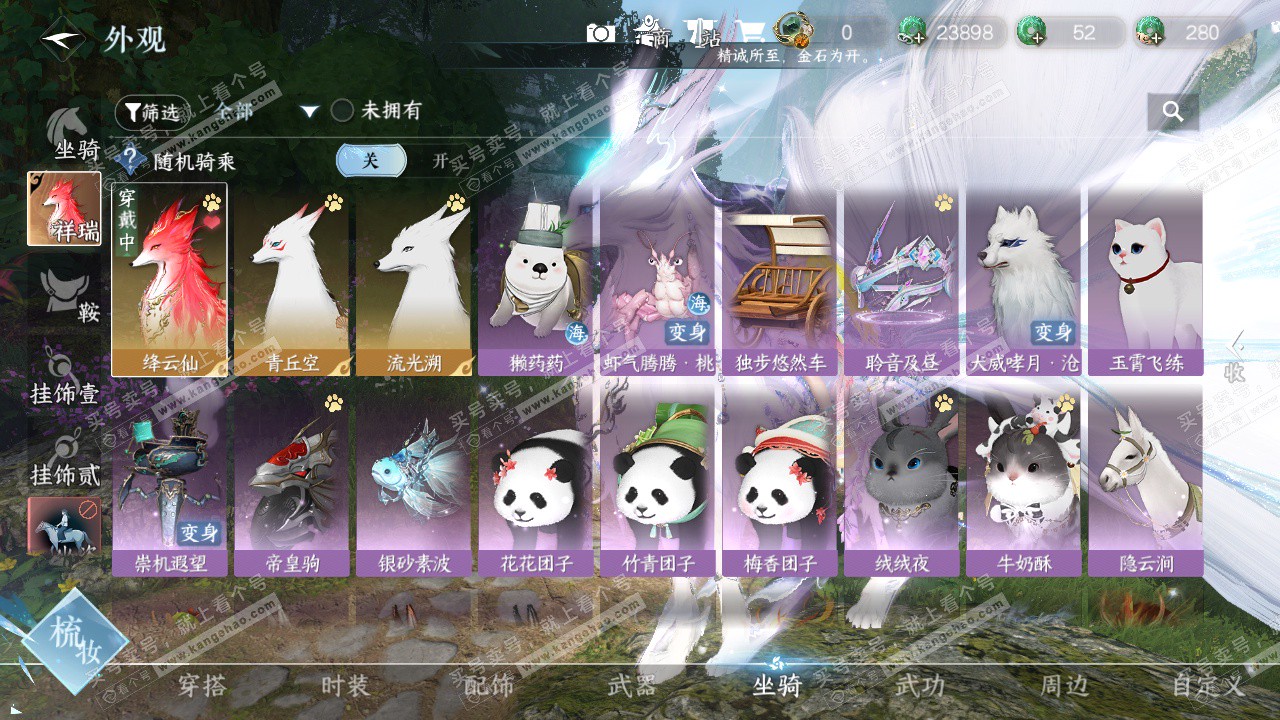This screenshot has height=720, width=1280.
Task: Open the 梳妆 diamond button
Action: click(x=74, y=642)
